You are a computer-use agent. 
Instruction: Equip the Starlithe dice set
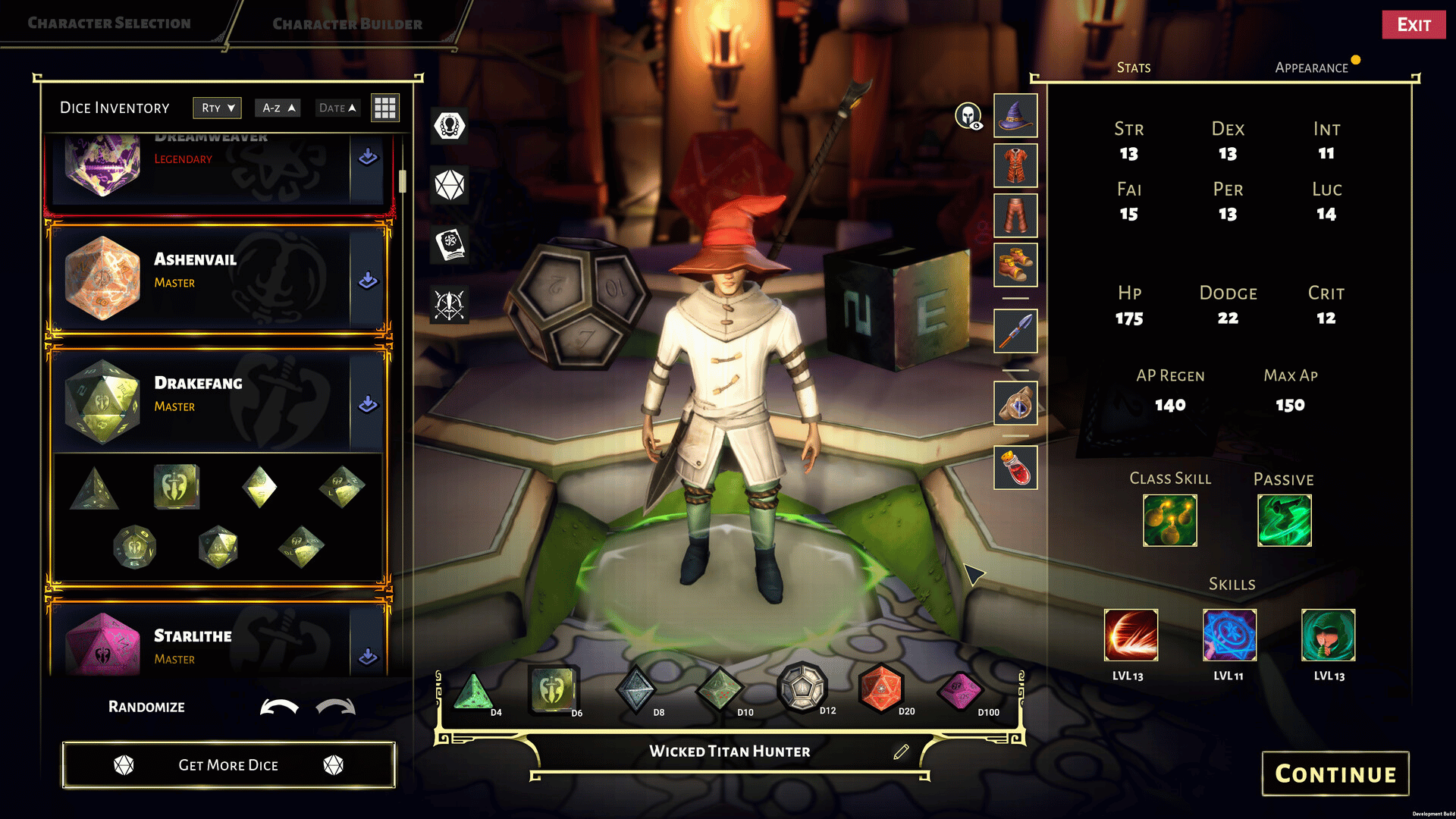pyautogui.click(x=368, y=657)
